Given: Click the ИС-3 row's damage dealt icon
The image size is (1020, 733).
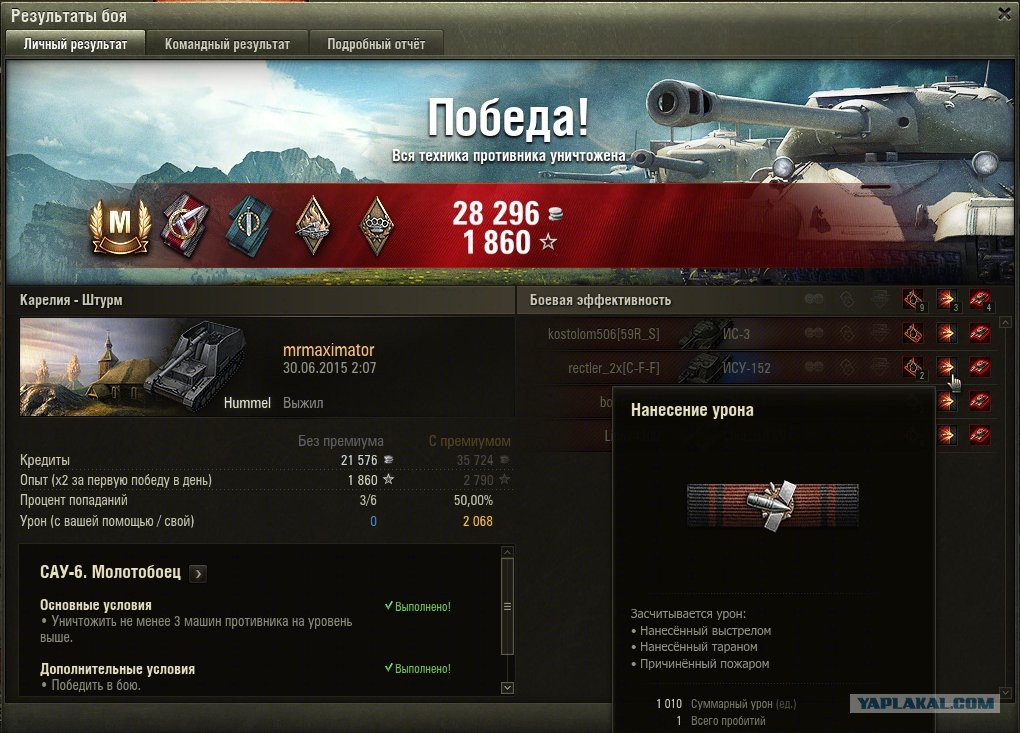Looking at the screenshot, I should tap(946, 334).
